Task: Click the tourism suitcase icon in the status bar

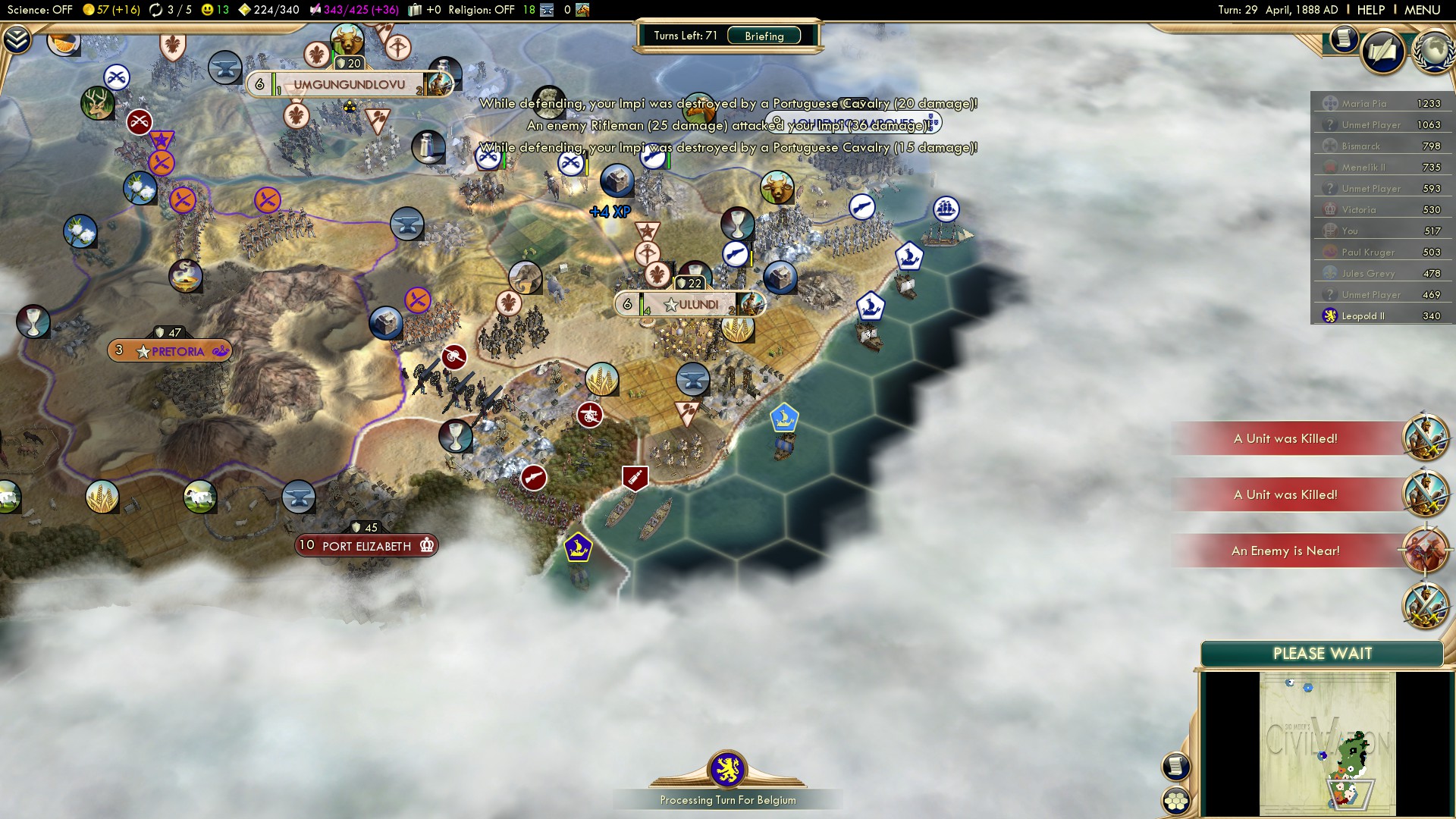Action: click(414, 11)
